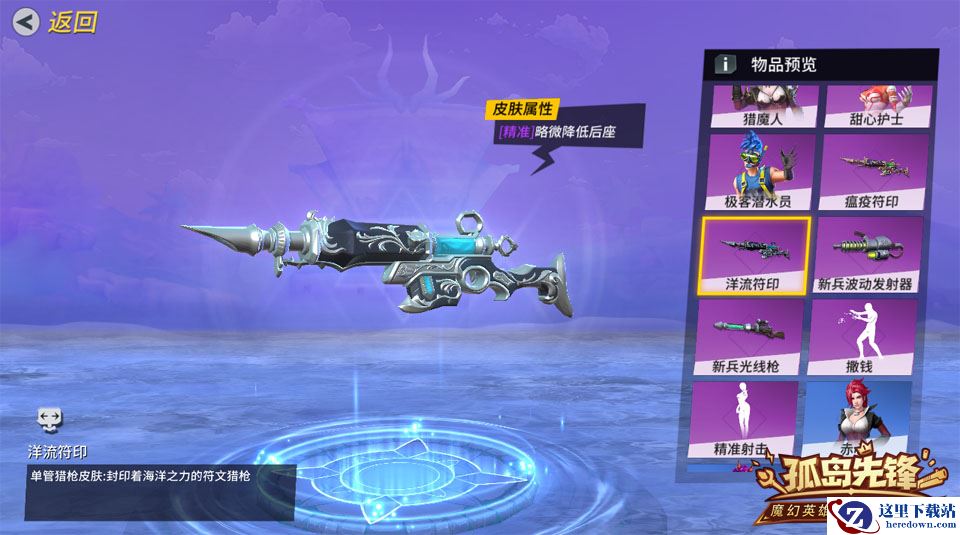Image resolution: width=960 pixels, height=535 pixels.
Task: Choose the 甜心护士 preview tile
Action: click(x=877, y=108)
